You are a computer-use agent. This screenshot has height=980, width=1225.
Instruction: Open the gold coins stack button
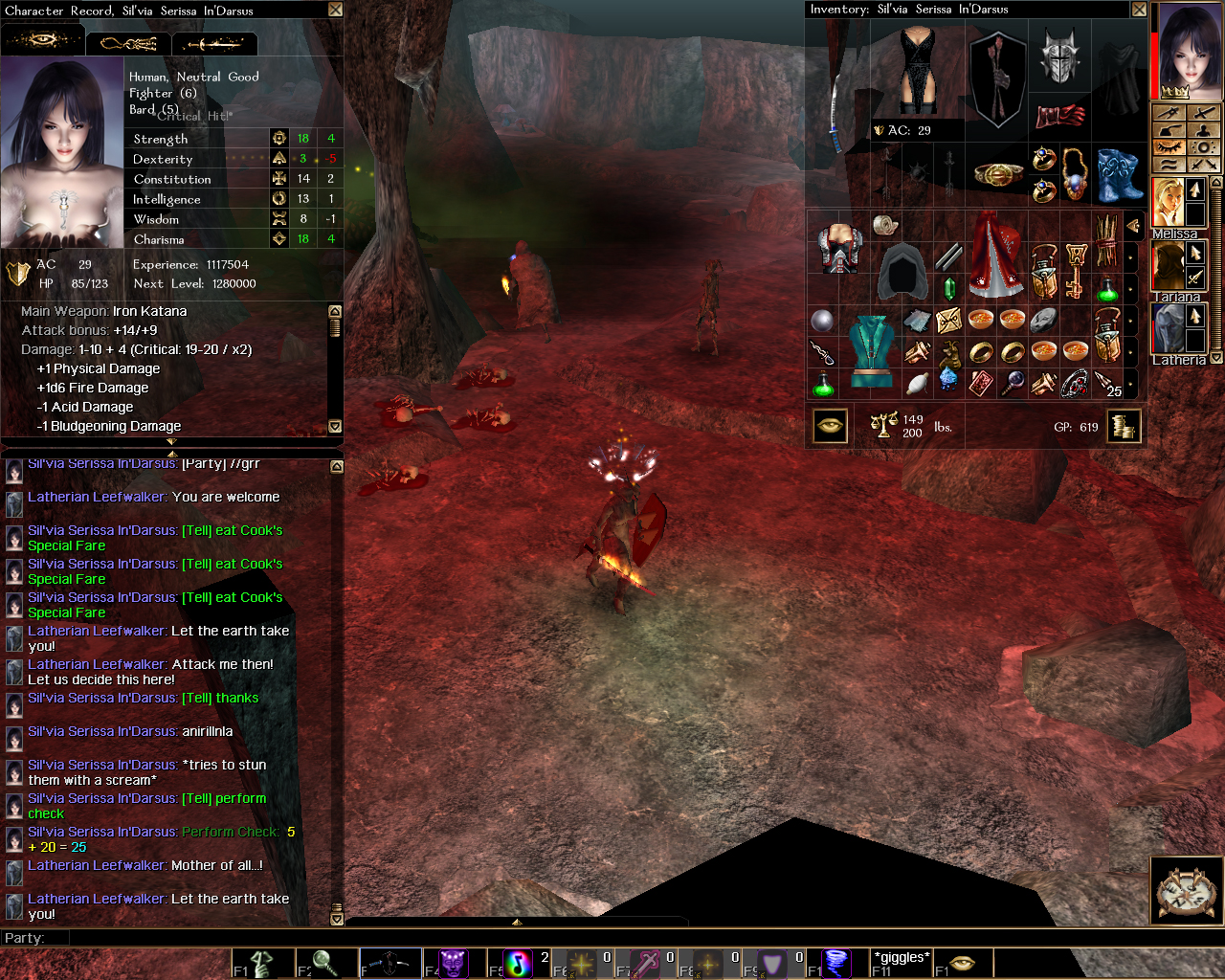[x=1125, y=426]
